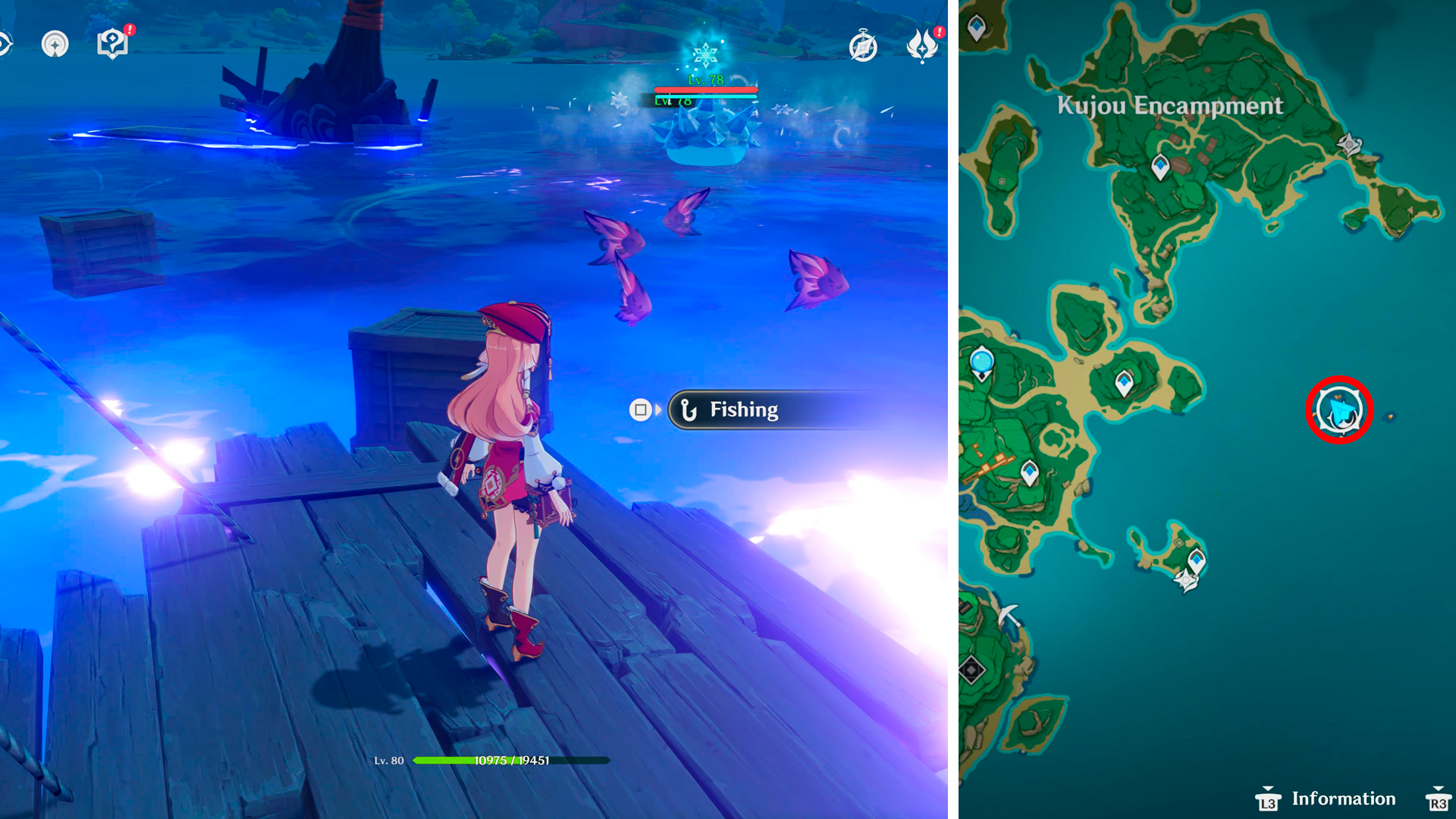
Task: Click the blue domain teardrop icon on the map
Action: [x=983, y=362]
